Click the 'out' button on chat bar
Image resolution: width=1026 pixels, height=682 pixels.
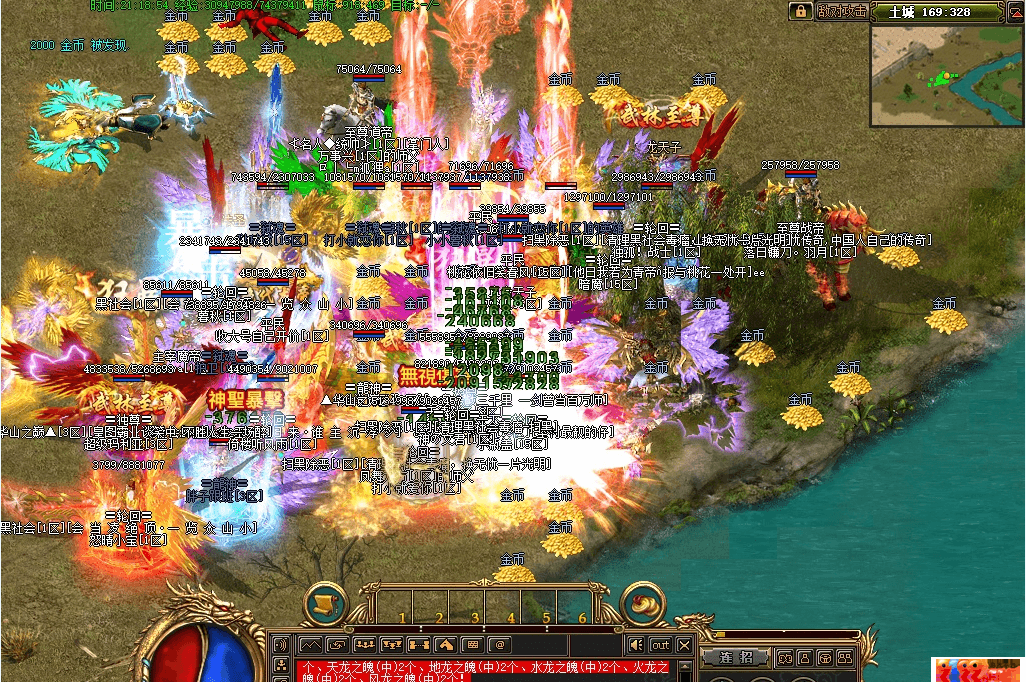pos(660,645)
